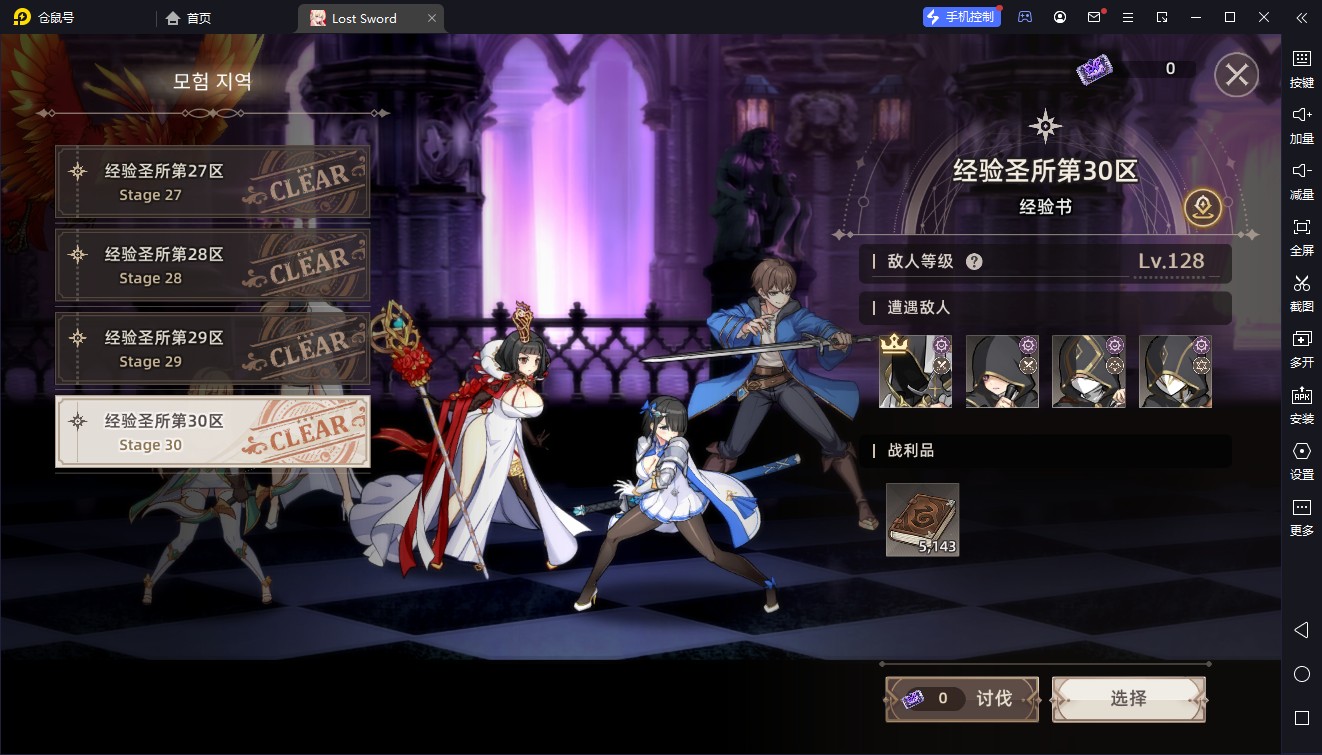
Task: Open the emulator 截图 screenshot tool
Action: point(1301,291)
